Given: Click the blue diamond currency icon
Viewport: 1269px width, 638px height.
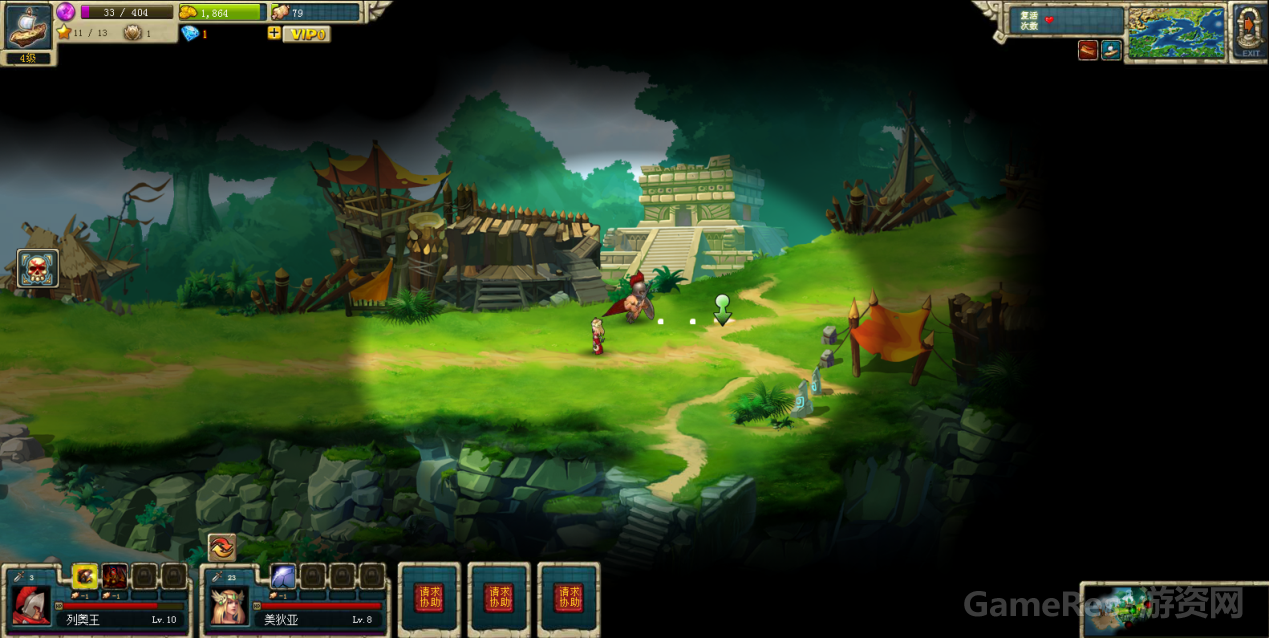Looking at the screenshot, I should (x=190, y=33).
